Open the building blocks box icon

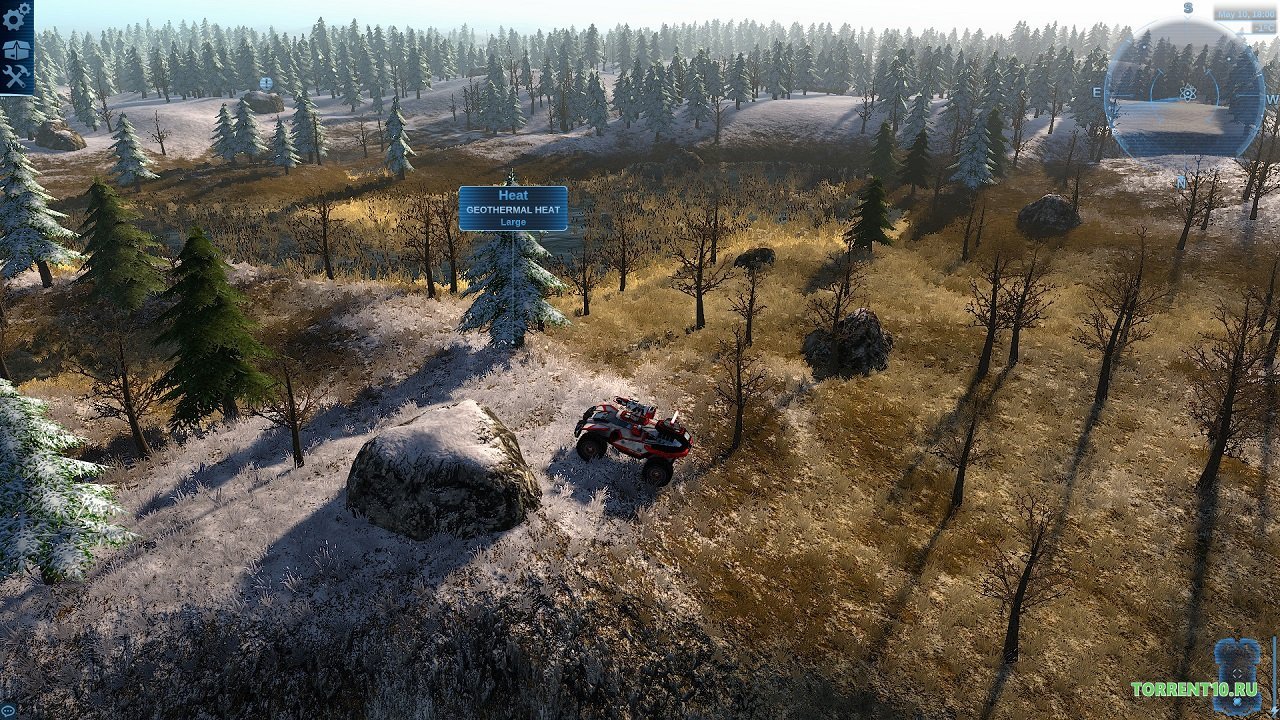(x=15, y=50)
